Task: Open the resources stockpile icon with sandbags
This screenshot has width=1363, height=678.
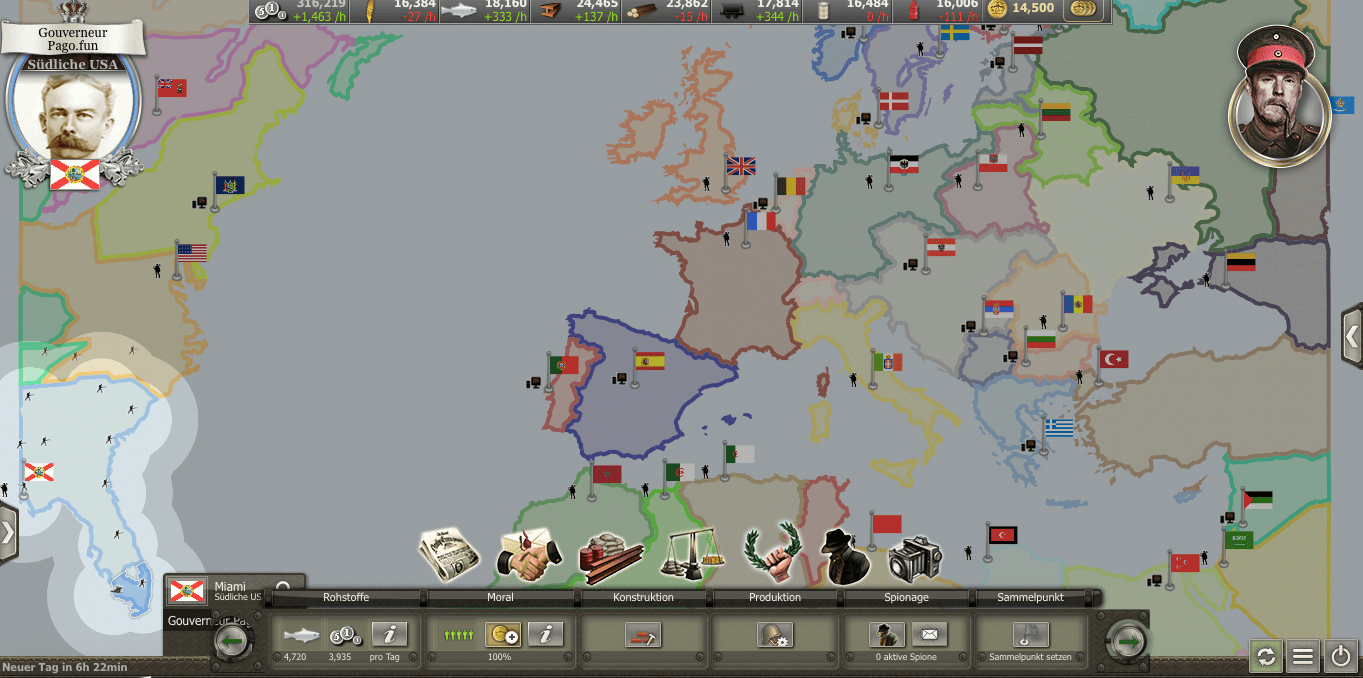Action: tap(610, 556)
